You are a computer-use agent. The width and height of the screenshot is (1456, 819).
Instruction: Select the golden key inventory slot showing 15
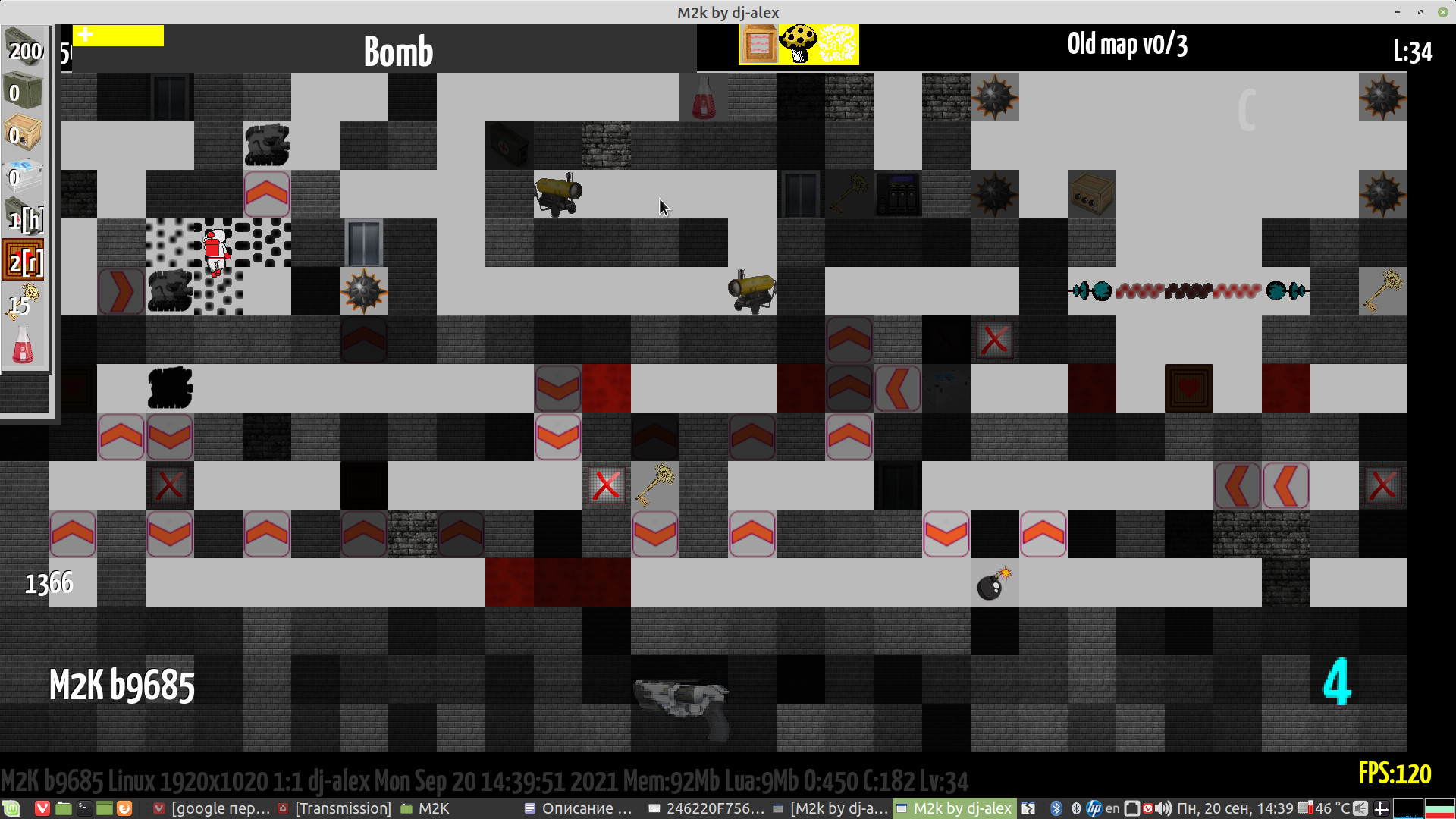24,303
